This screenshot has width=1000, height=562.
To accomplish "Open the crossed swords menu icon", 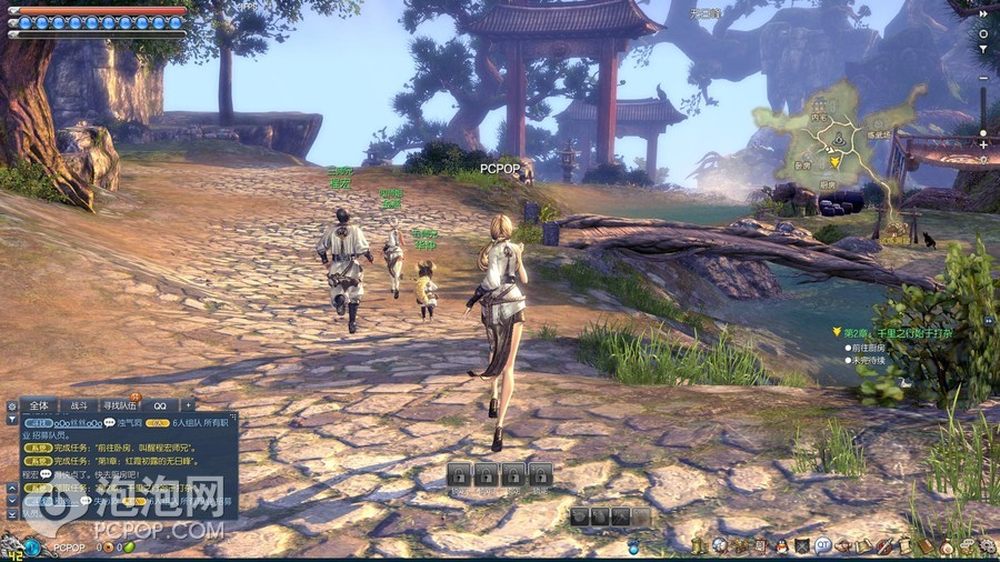I will 802,546.
